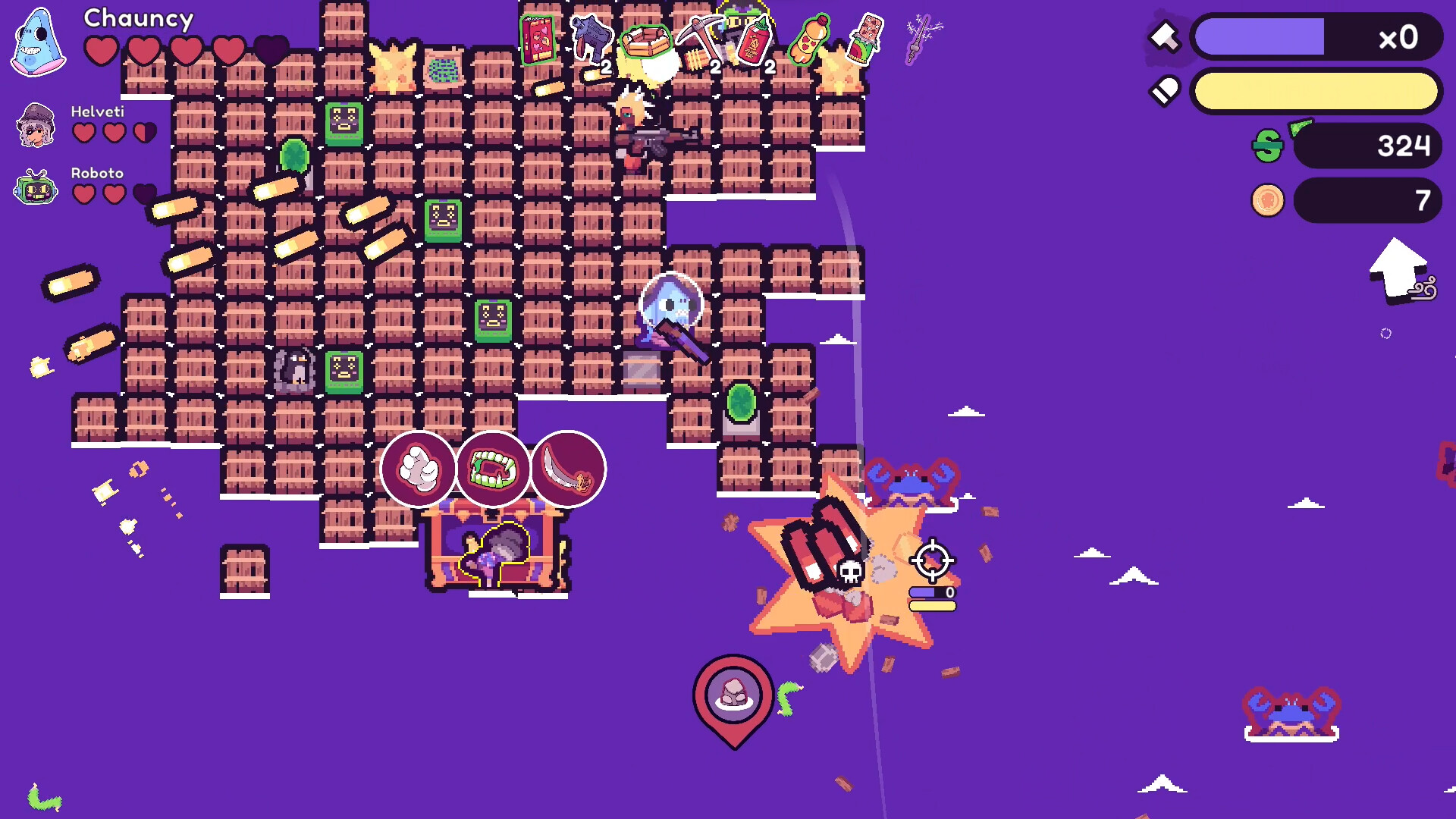Select the pickaxe item showing x2
The image size is (1456, 819).
[x=701, y=34]
